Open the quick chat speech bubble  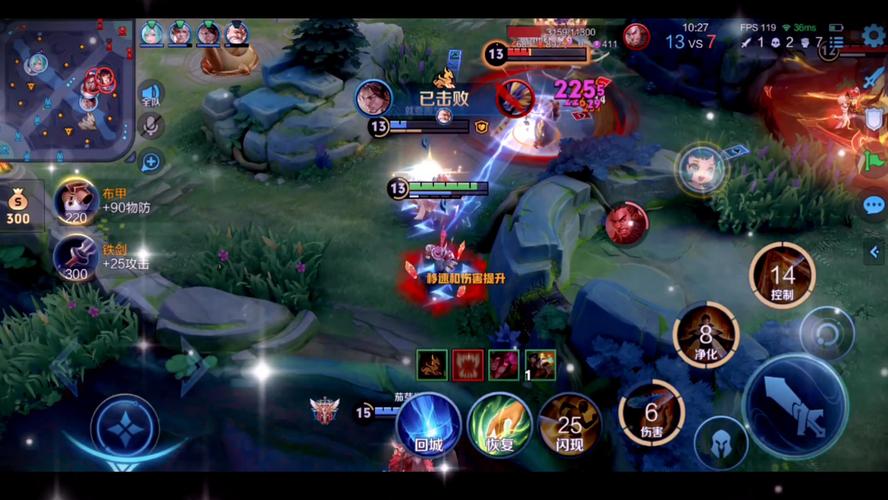pyautogui.click(x=874, y=206)
